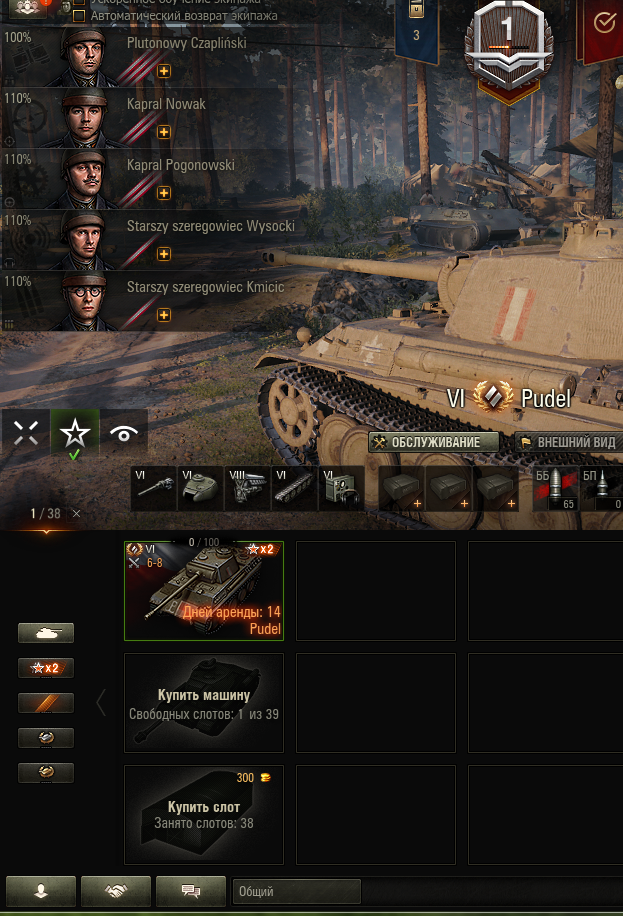Buy a new slot for 300 gold
This screenshot has width=623, height=916.
point(204,815)
